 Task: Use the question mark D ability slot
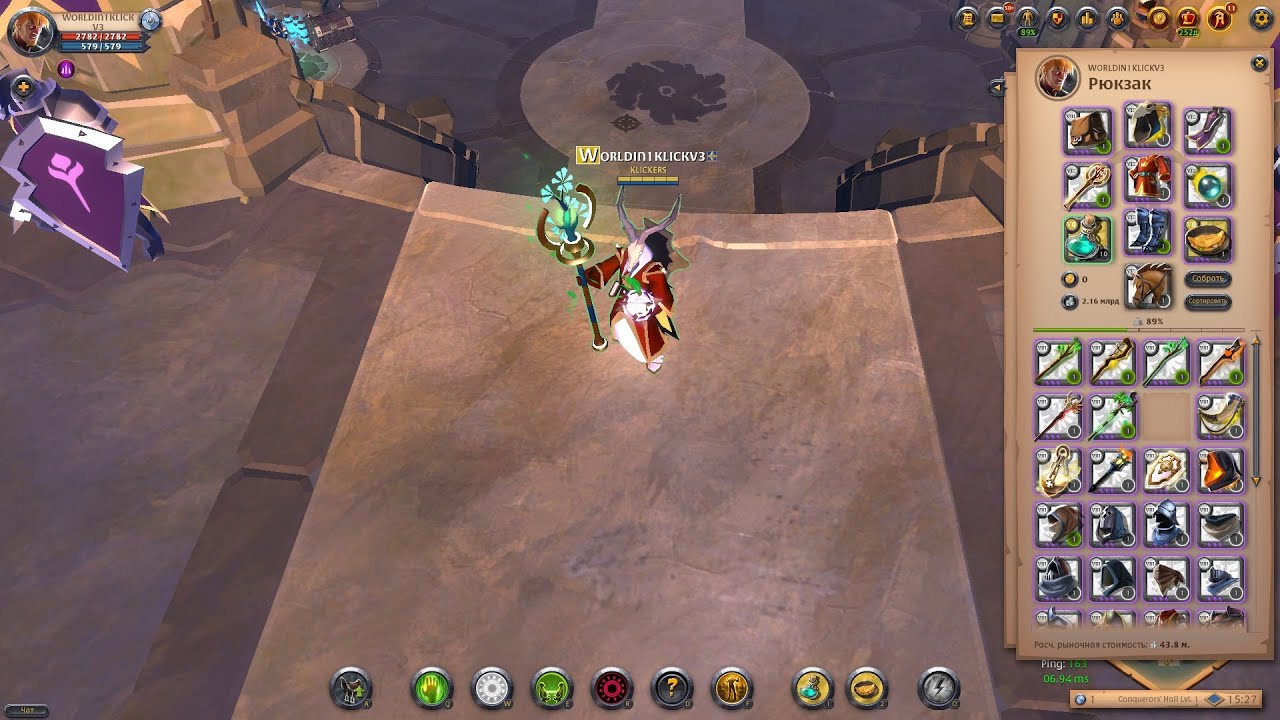click(x=672, y=688)
